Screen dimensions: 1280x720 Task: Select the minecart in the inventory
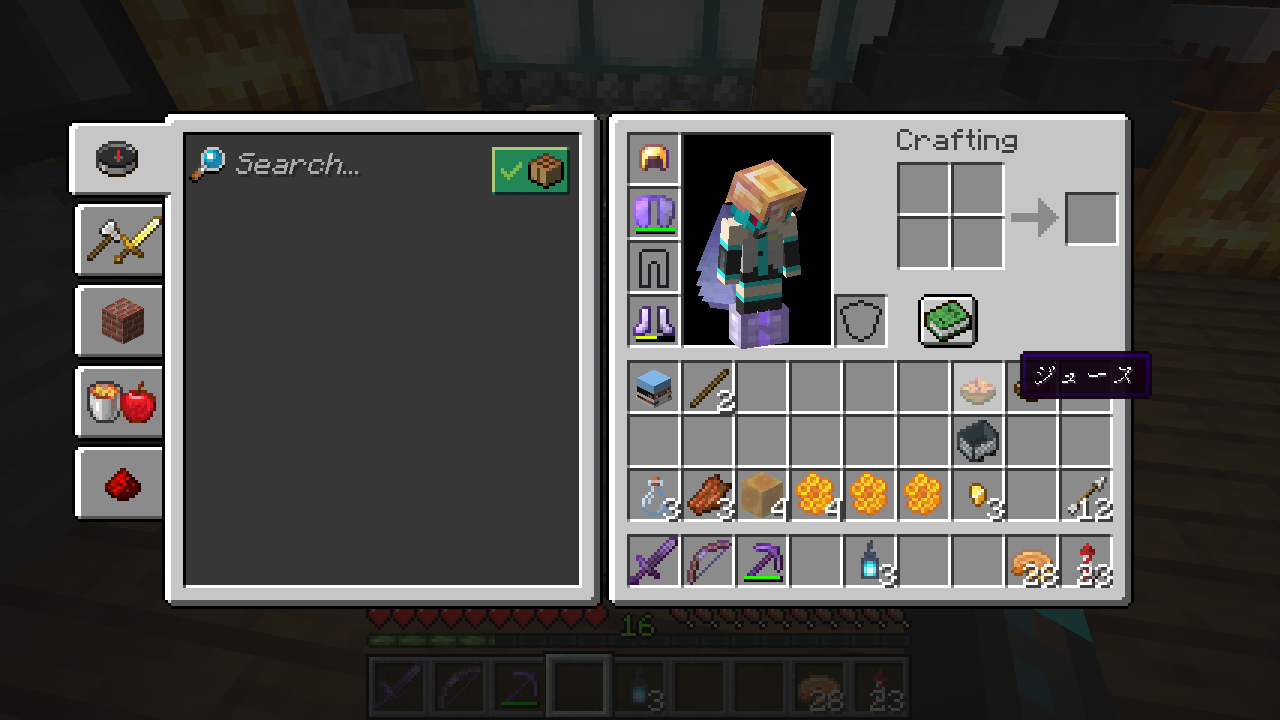(x=979, y=441)
